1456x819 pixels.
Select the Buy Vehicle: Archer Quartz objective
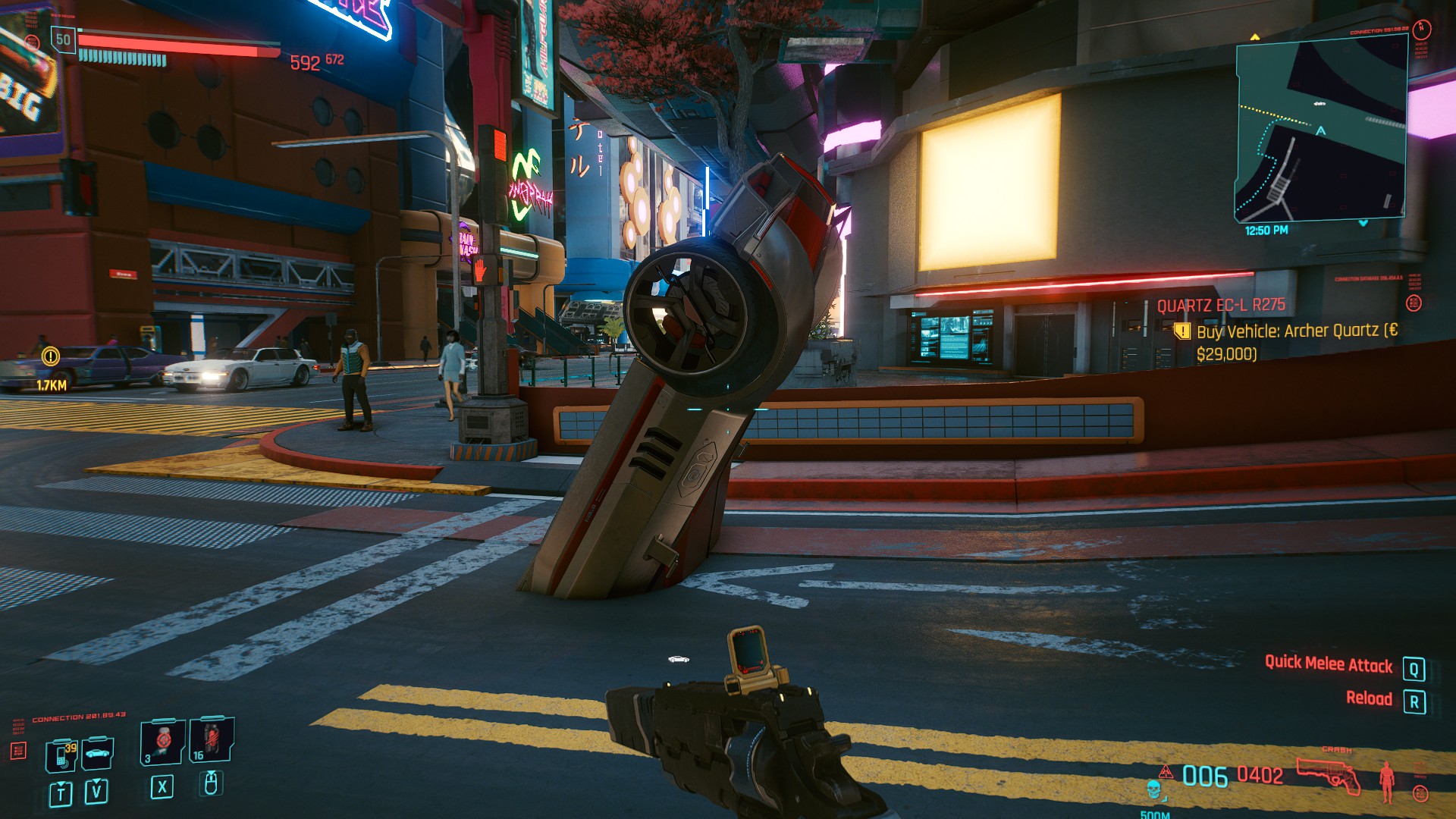pos(1295,331)
